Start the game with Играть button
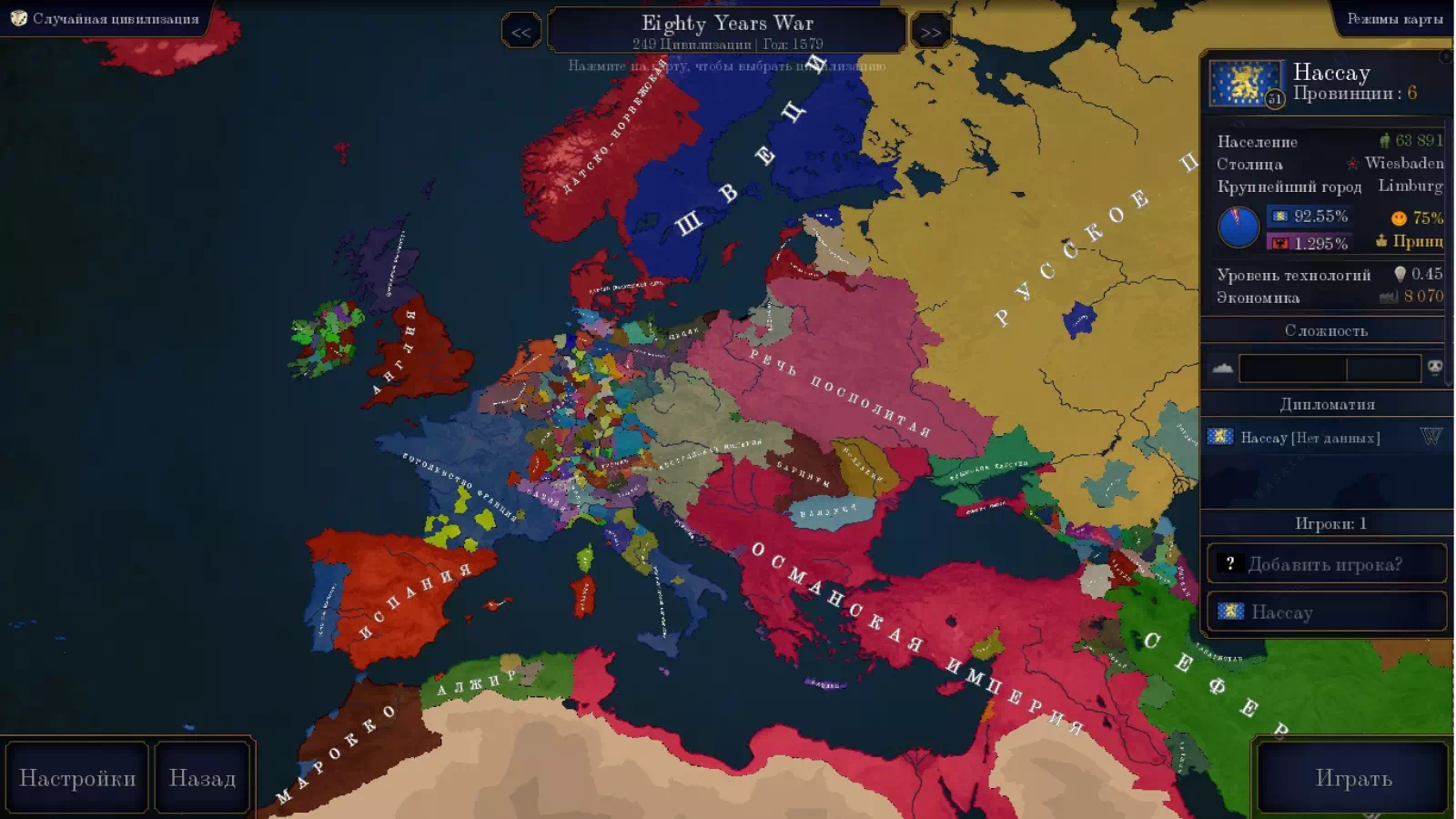The width and height of the screenshot is (1456, 819). [1352, 778]
